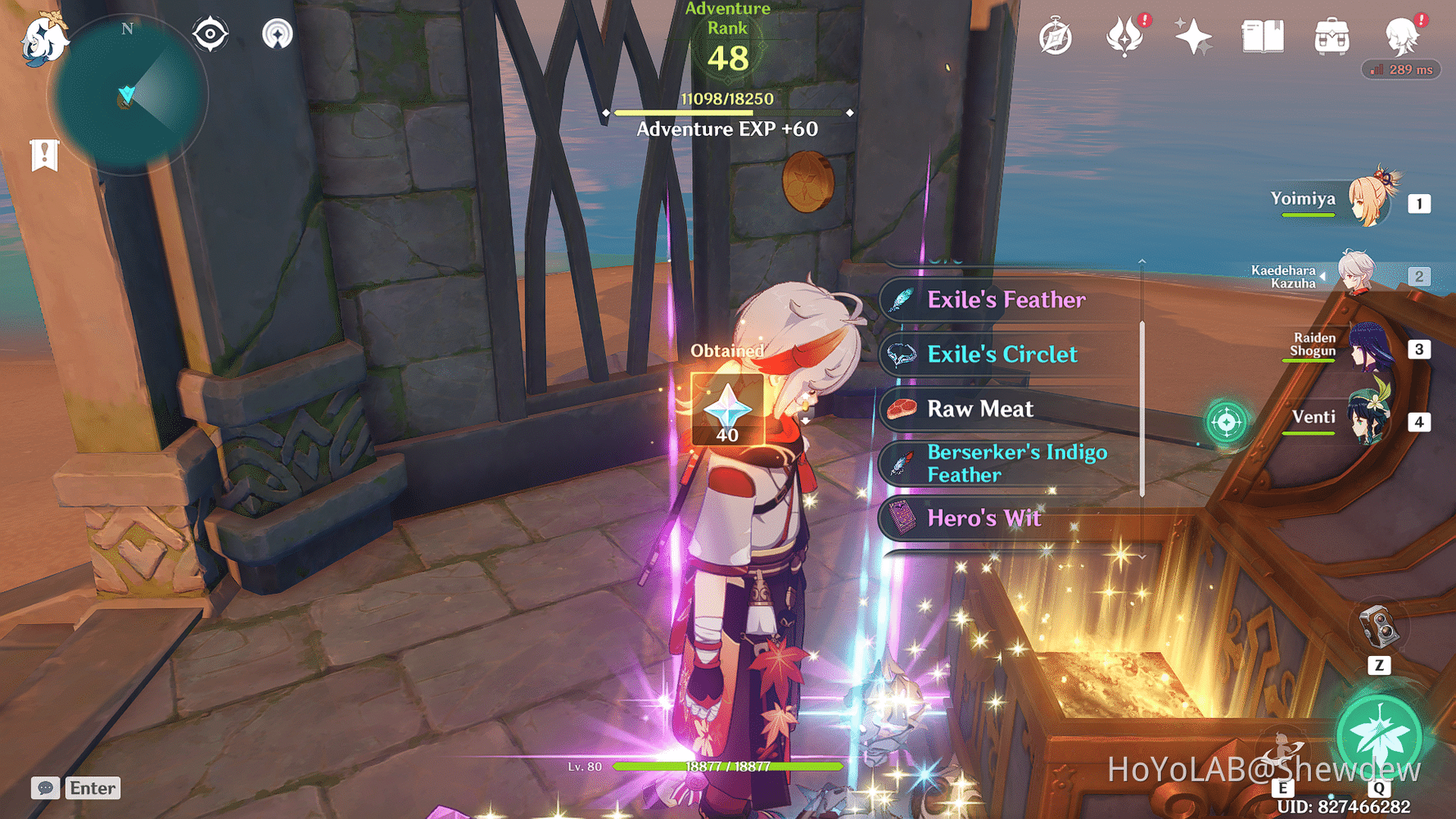Open the chat with the Enter button
1456x819 pixels.
(92, 788)
